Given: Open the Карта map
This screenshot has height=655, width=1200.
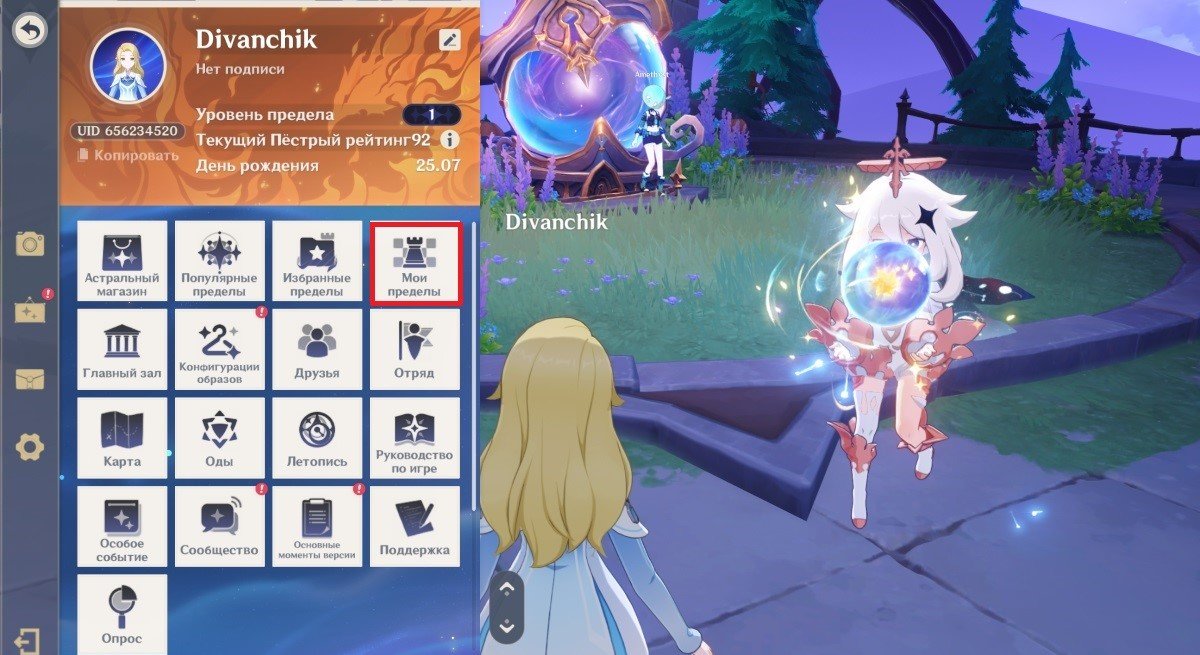Looking at the screenshot, I should coord(122,438).
